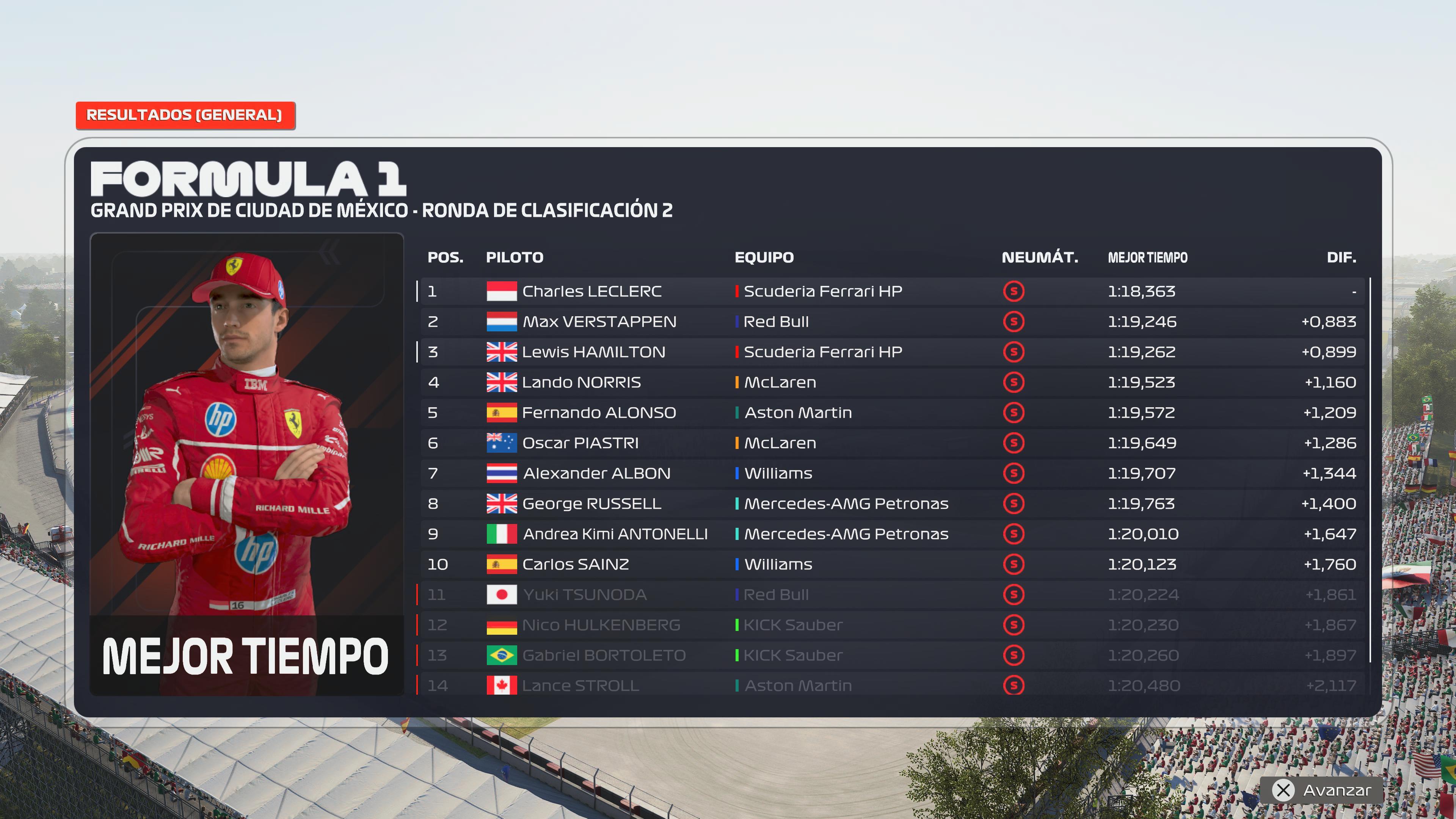Click the results list scrollbar
Screen dimensions: 1456x819
pyautogui.click(x=1370, y=469)
